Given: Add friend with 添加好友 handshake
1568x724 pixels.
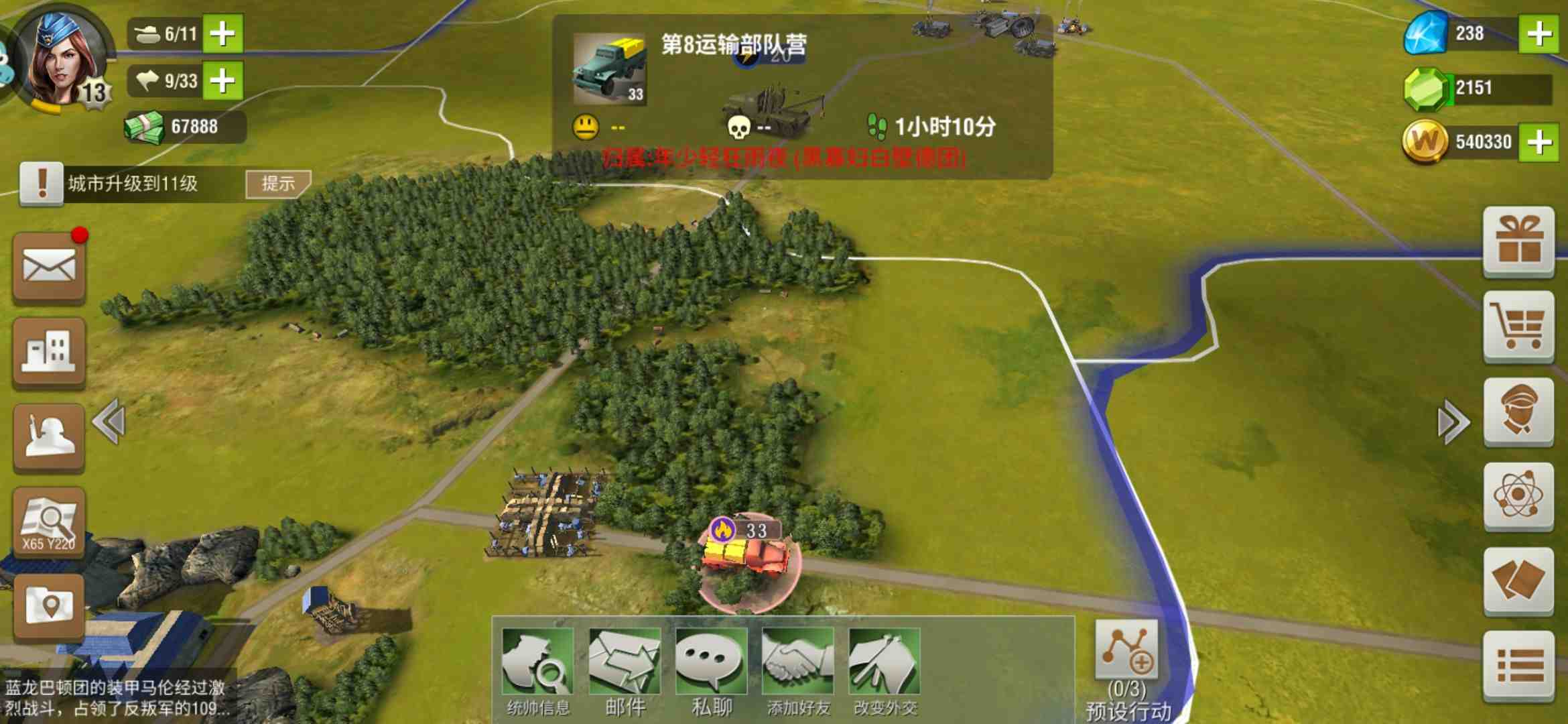Looking at the screenshot, I should pos(798,670).
